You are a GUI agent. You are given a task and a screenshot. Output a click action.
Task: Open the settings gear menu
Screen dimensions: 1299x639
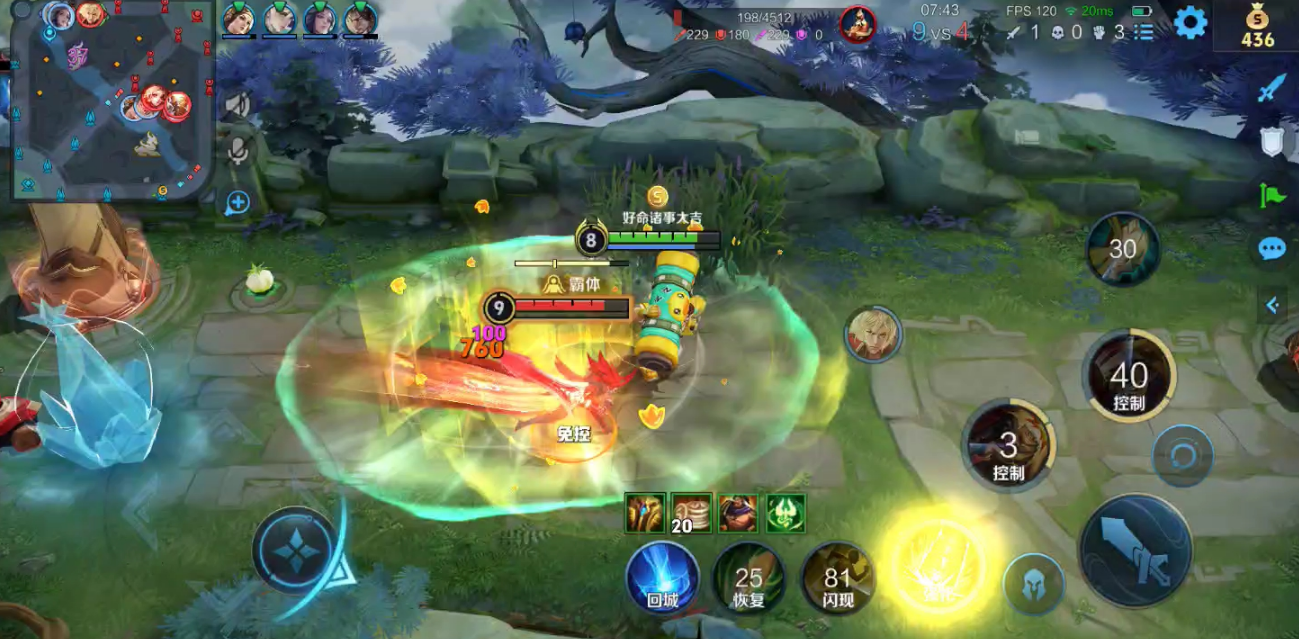pyautogui.click(x=1190, y=22)
